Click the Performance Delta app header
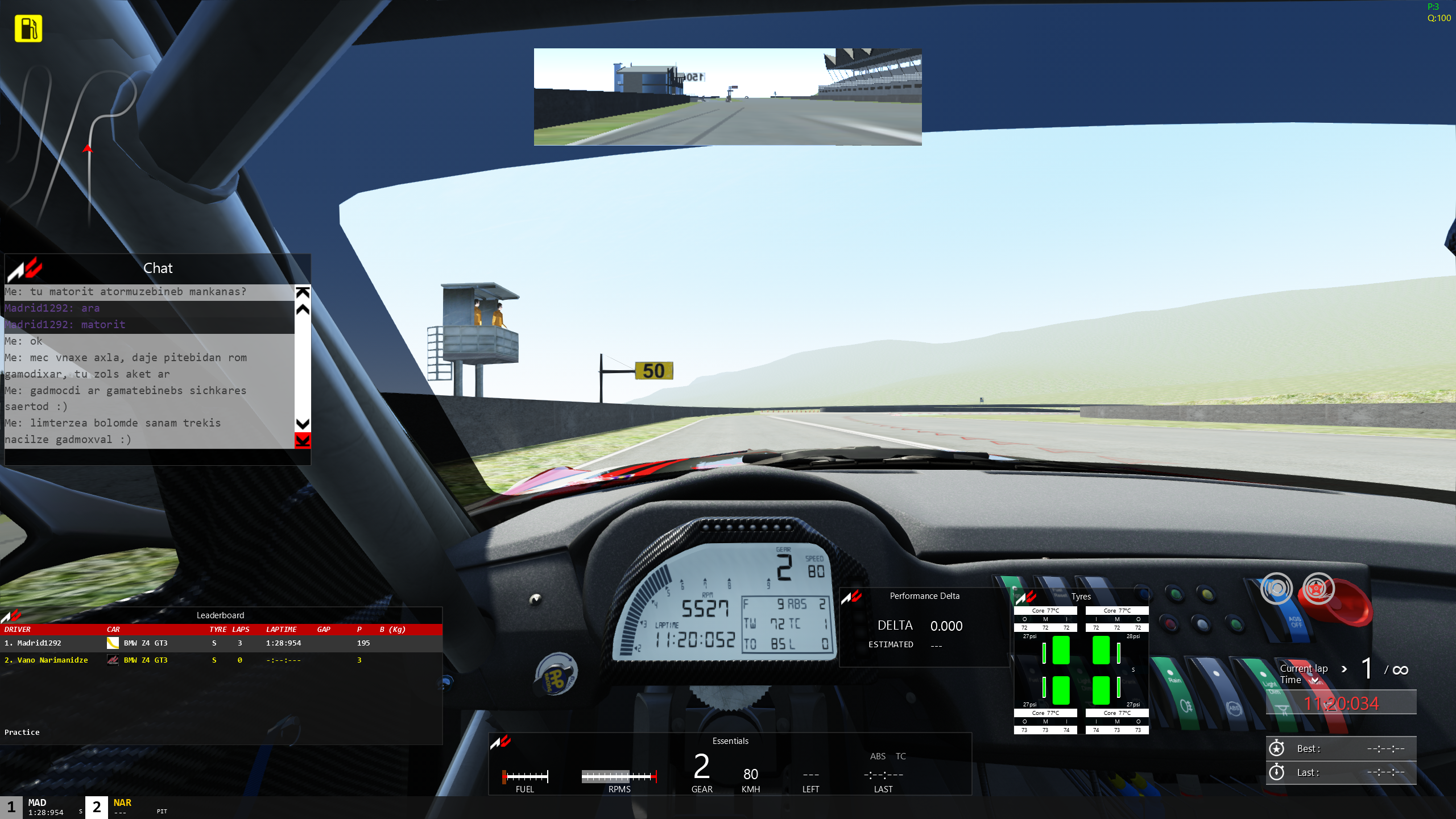 924,596
